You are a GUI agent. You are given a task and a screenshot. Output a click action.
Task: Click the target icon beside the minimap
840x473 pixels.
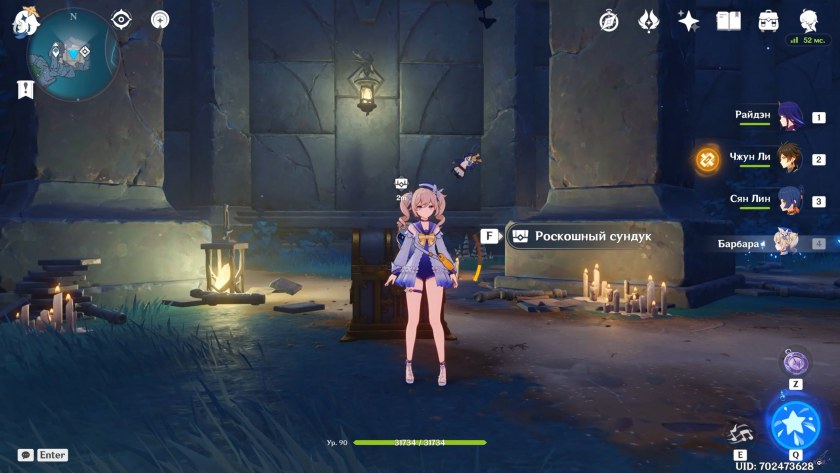coord(122,20)
